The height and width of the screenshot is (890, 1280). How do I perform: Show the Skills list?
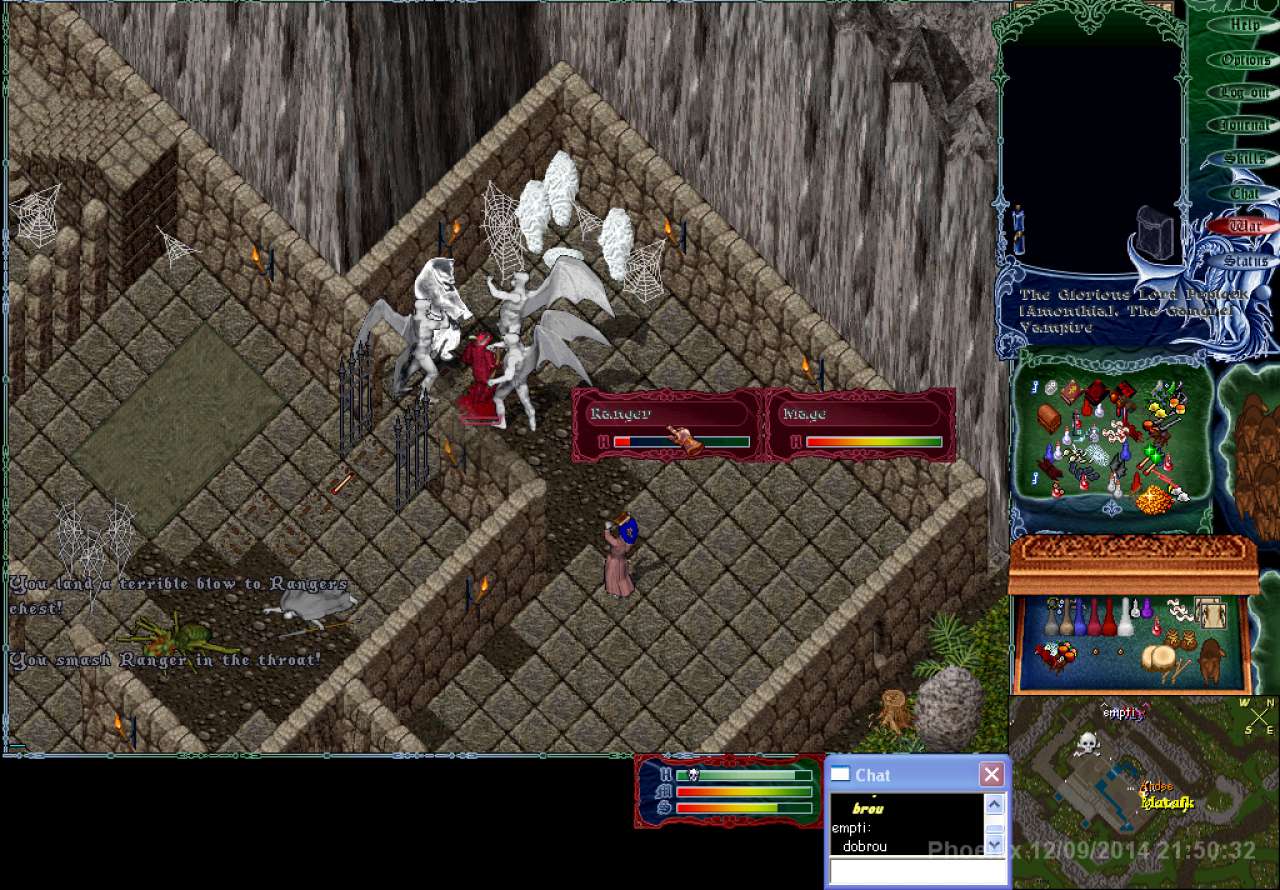pos(1244,159)
